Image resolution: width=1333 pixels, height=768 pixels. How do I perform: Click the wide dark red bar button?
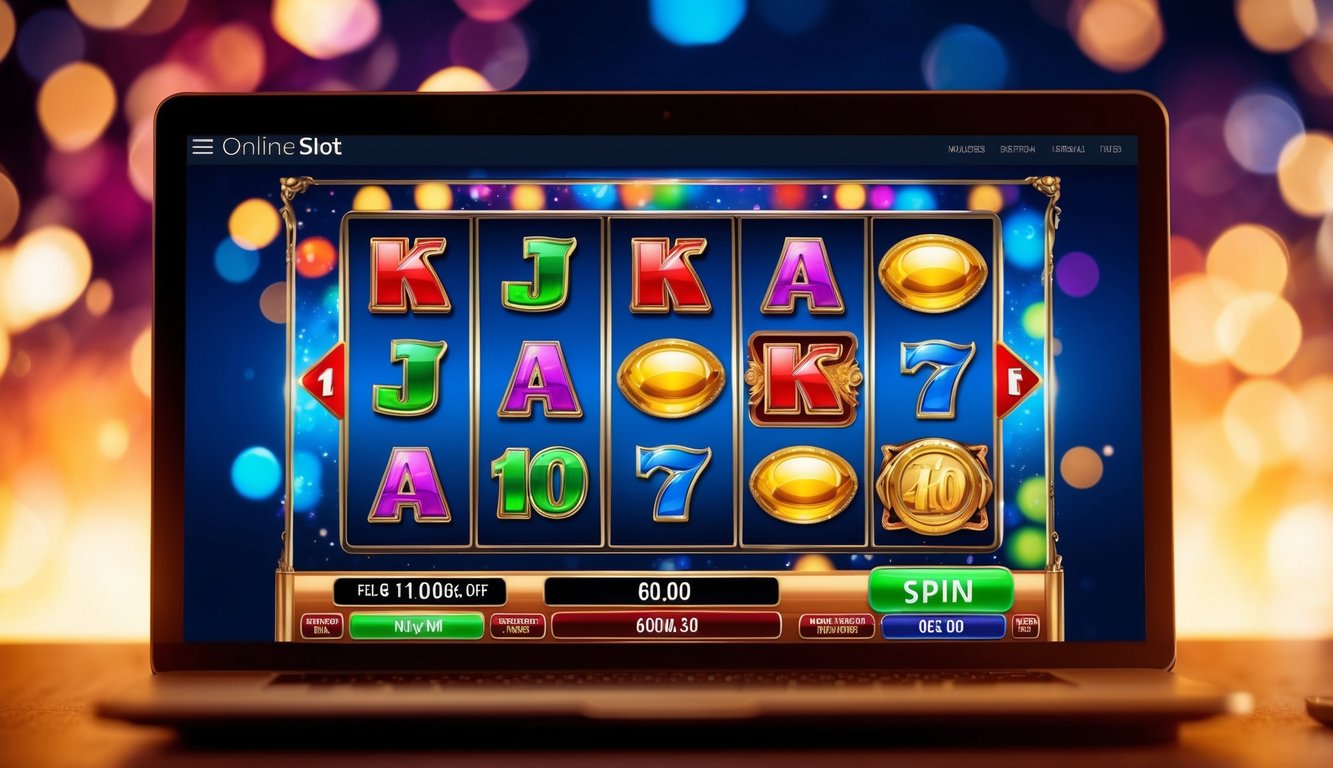pyautogui.click(x=666, y=626)
